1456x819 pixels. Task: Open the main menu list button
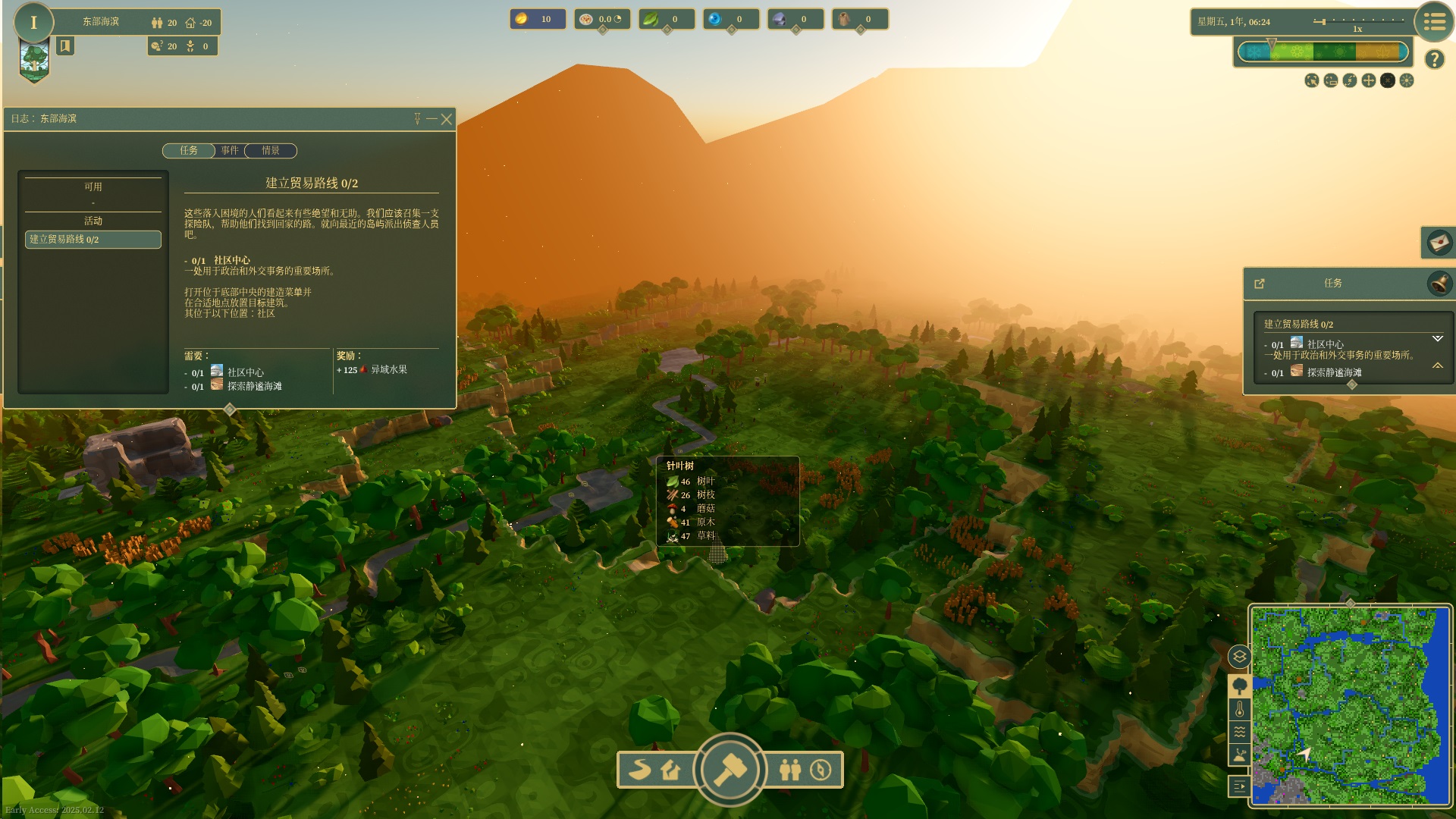(x=1433, y=22)
